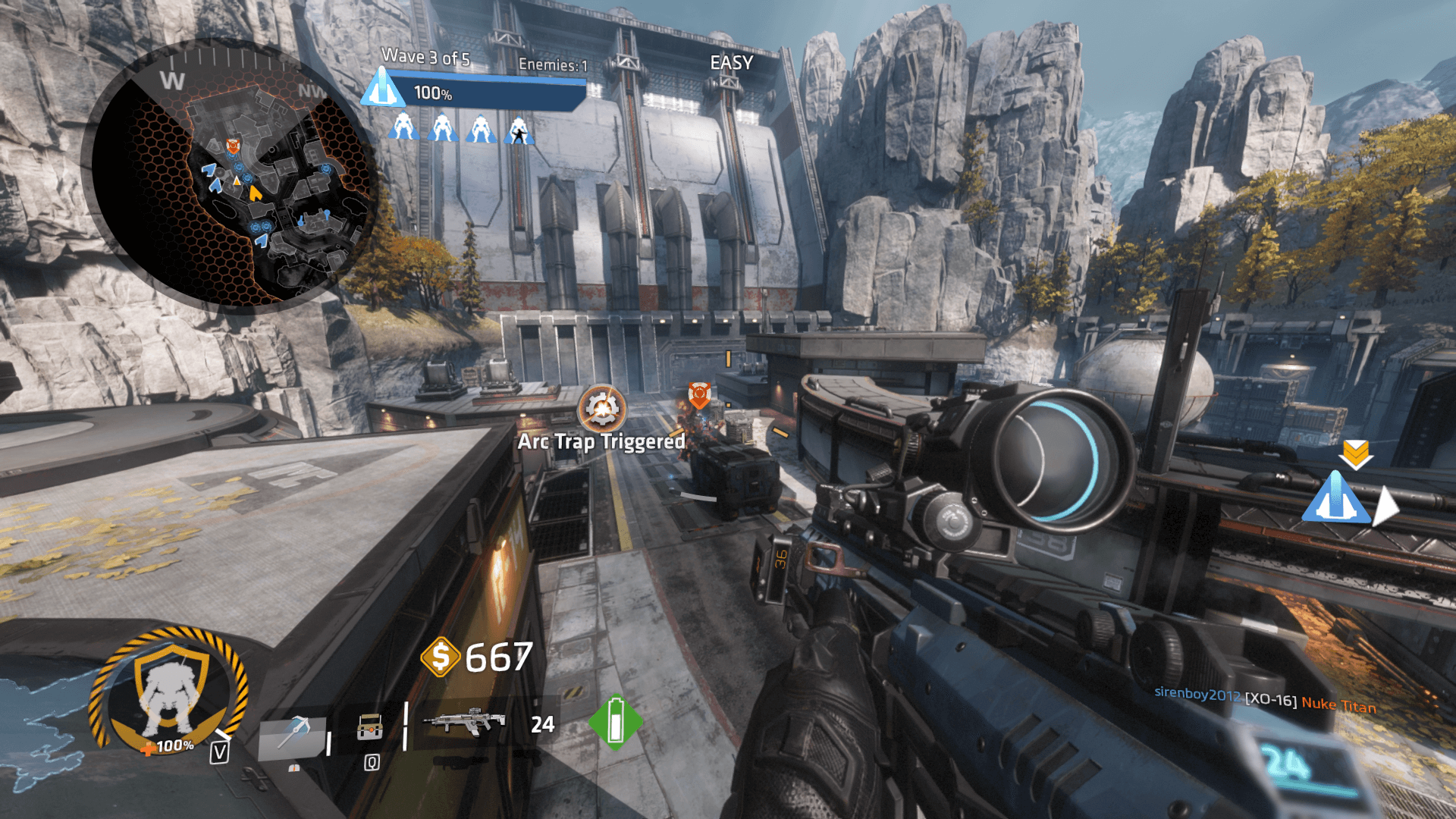Choose the equipped rifle weapon icon

tap(464, 722)
